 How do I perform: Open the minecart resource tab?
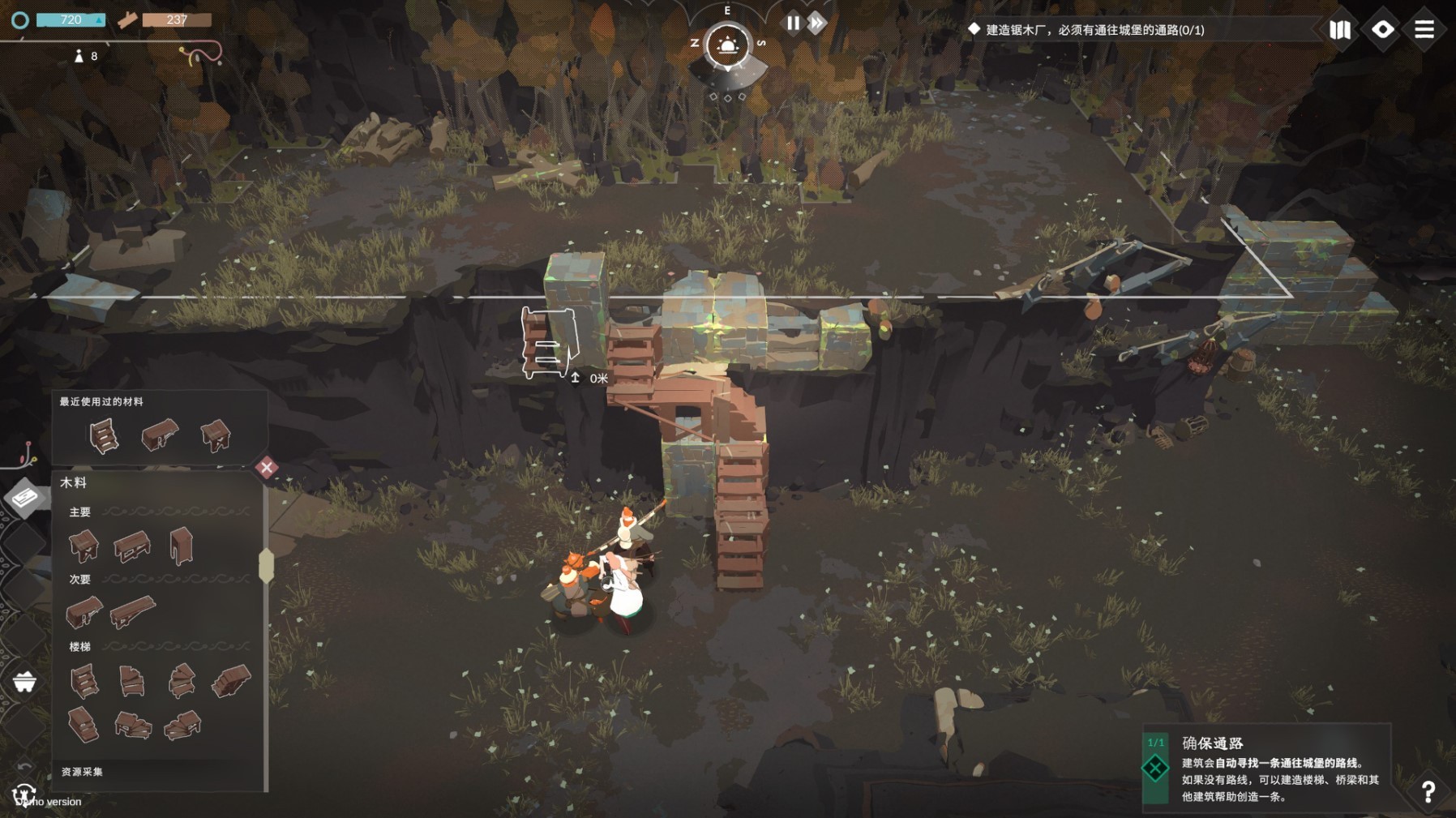pyautogui.click(x=24, y=682)
